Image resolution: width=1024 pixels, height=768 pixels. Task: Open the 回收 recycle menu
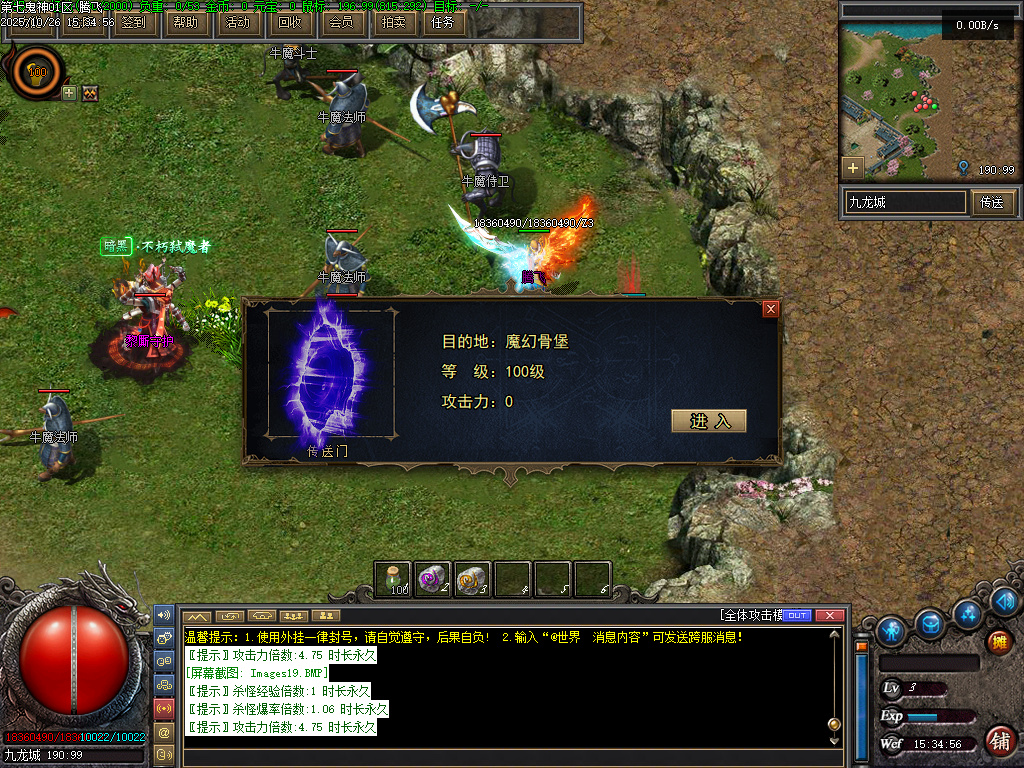pyautogui.click(x=289, y=22)
